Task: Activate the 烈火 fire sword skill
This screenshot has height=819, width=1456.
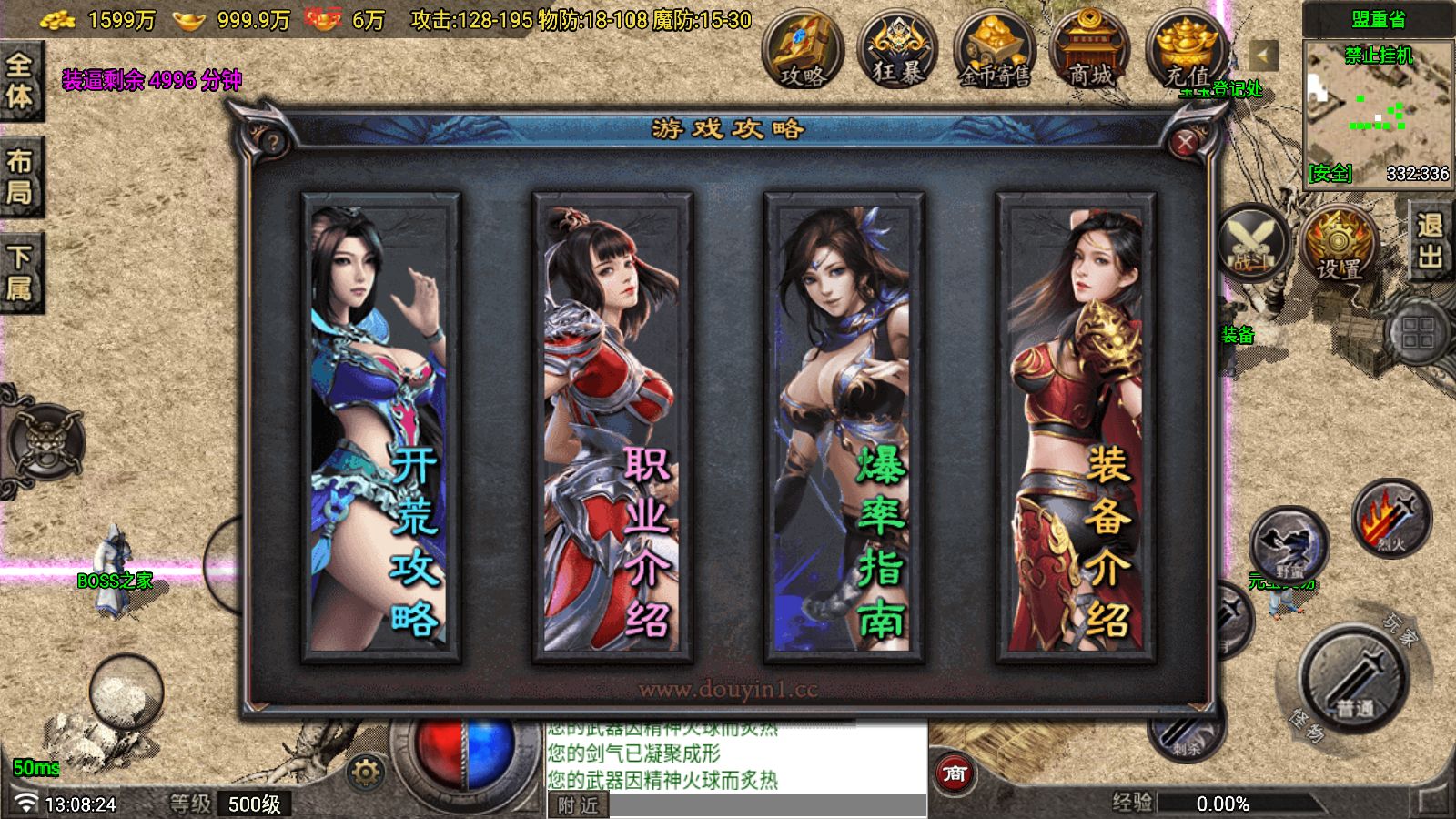Action: coord(1390,519)
